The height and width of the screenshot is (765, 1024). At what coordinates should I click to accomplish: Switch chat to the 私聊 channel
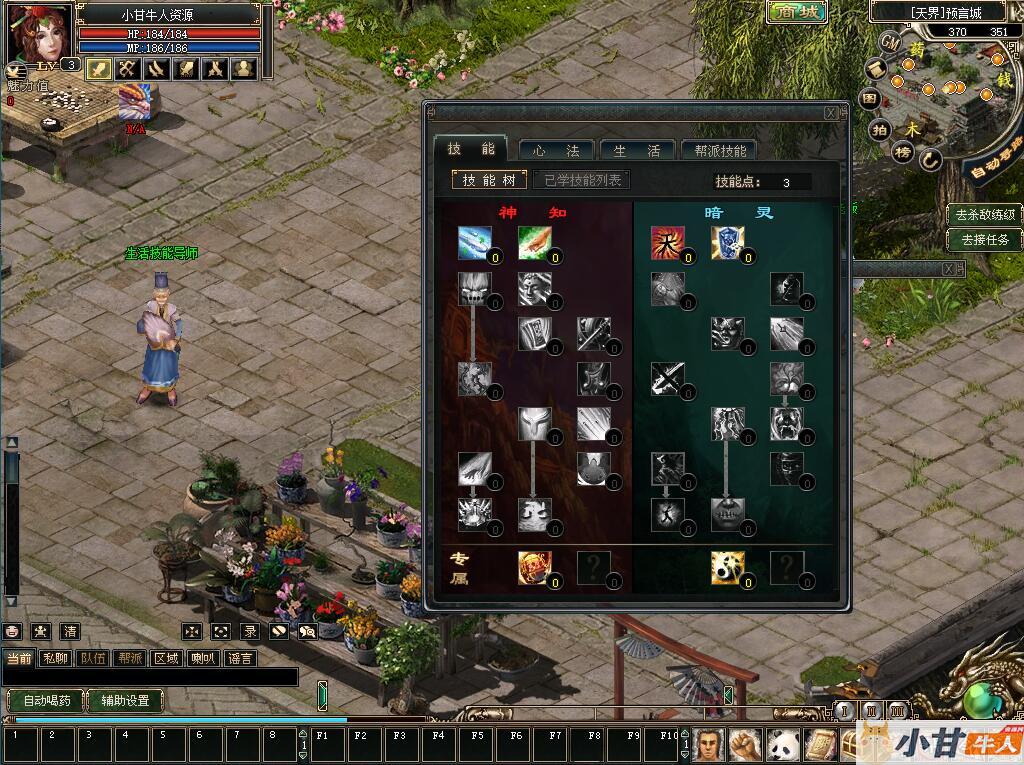click(x=54, y=658)
